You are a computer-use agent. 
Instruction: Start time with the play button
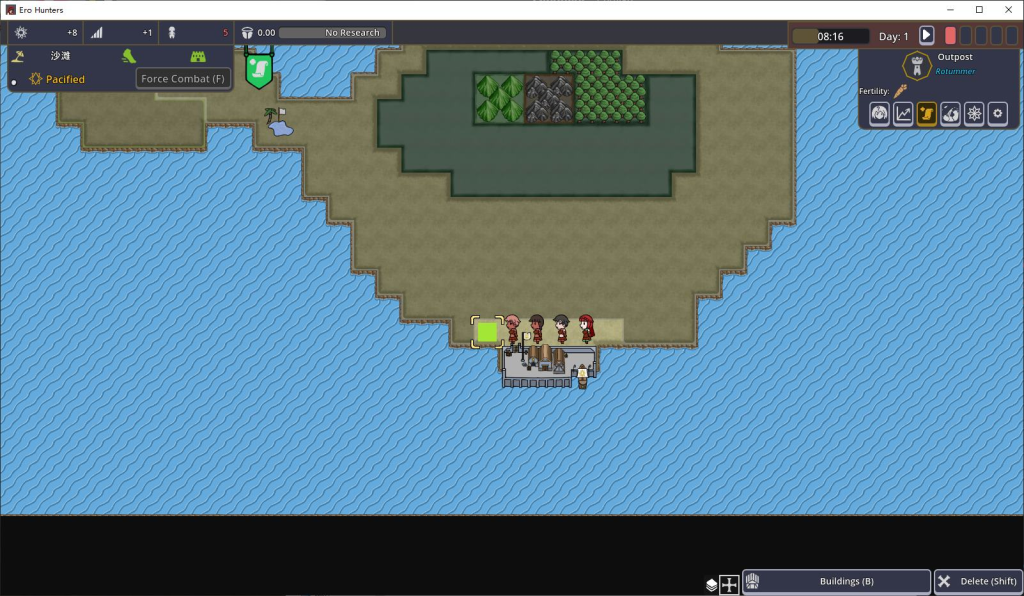(926, 35)
